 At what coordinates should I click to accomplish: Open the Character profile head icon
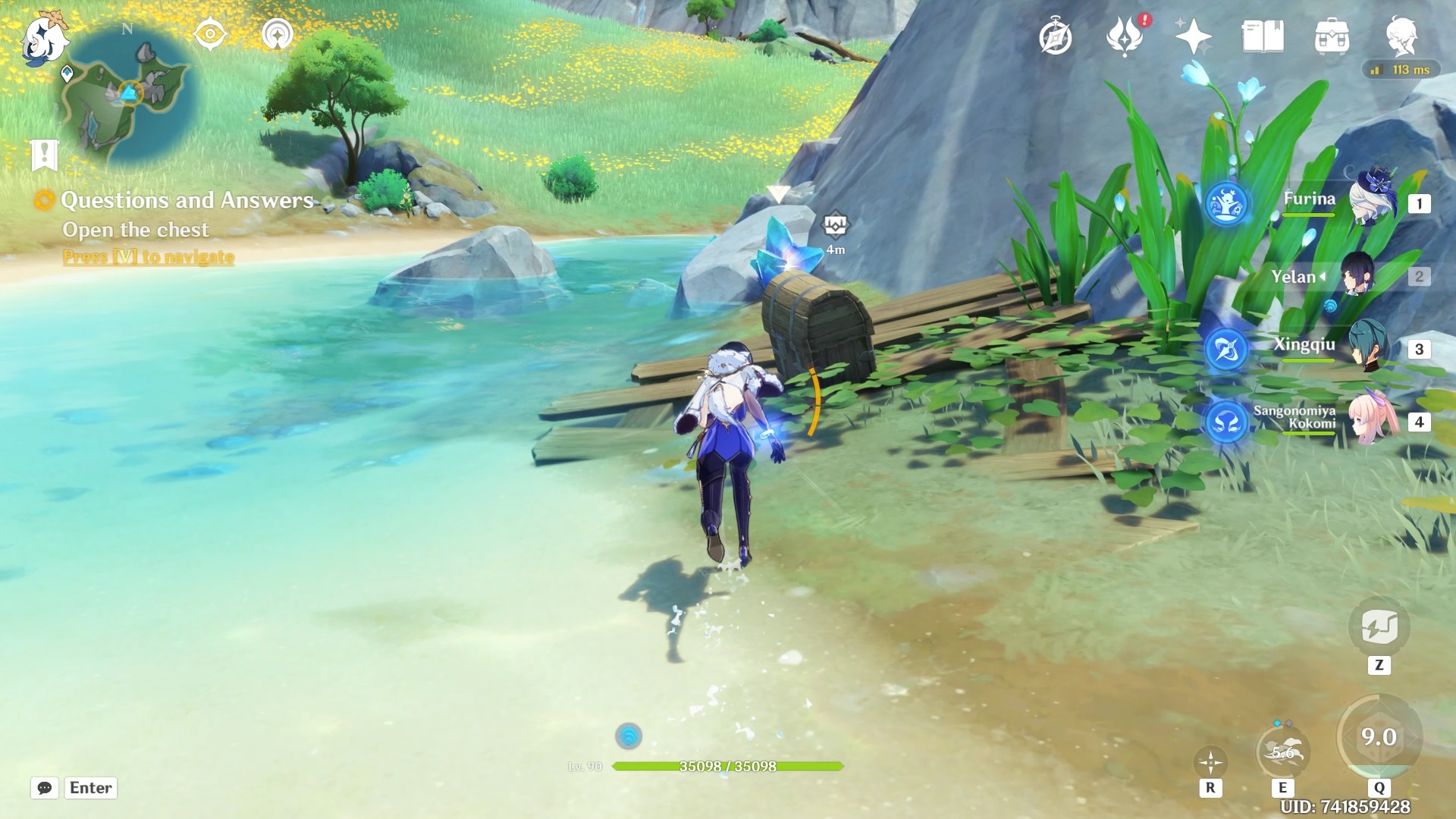coord(1401,36)
